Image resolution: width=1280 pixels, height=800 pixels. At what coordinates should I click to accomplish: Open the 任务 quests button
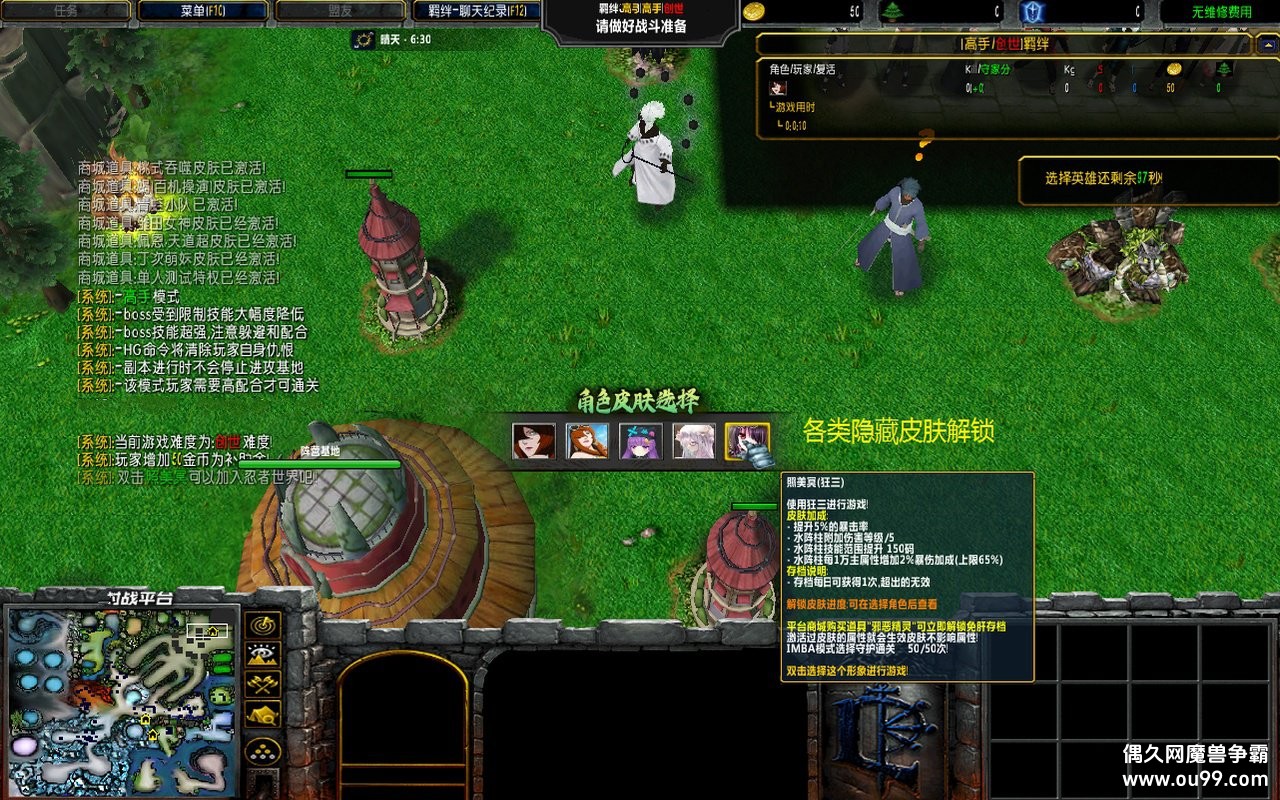click(66, 11)
